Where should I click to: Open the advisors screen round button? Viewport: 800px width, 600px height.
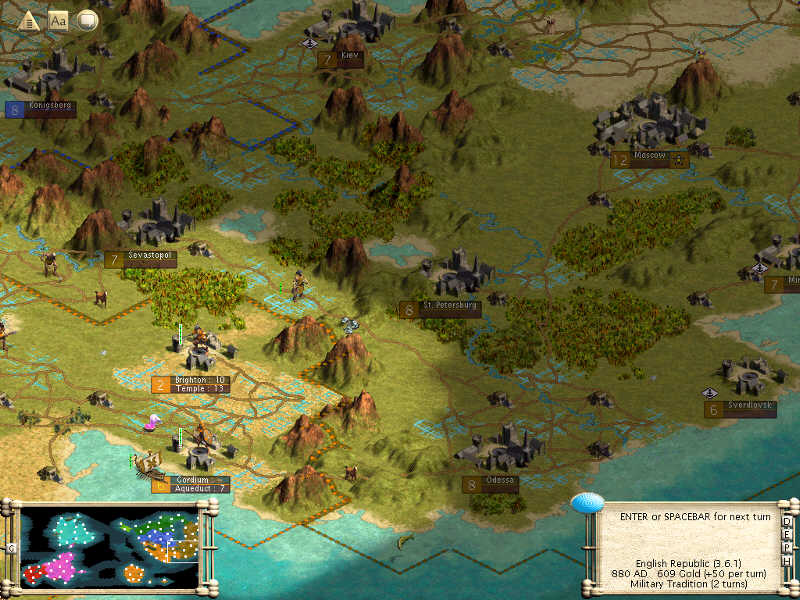(x=87, y=19)
